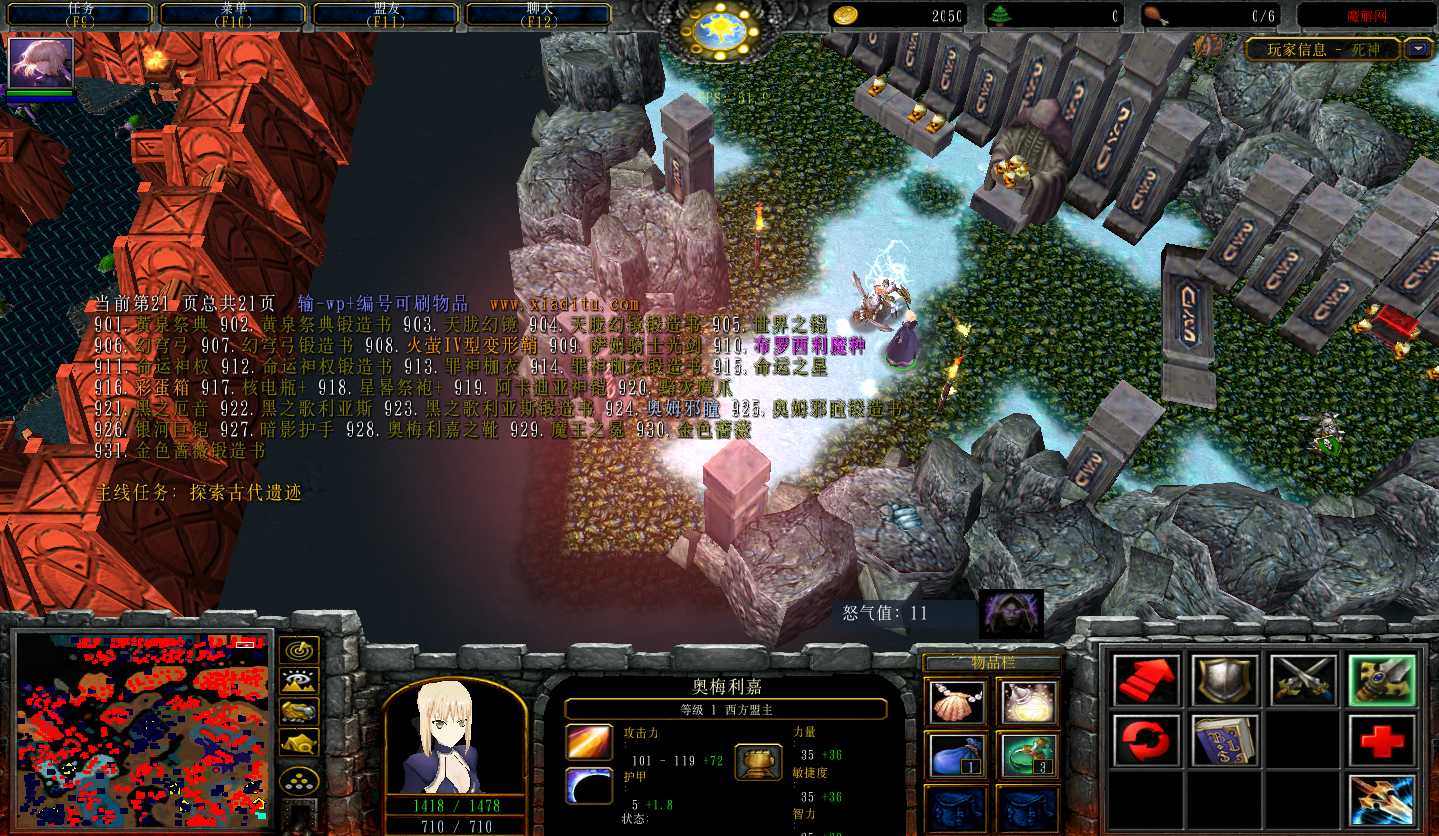Expand the 玩家信息 leaderboard dropdown arrow
1439x836 pixels.
tap(1418, 48)
